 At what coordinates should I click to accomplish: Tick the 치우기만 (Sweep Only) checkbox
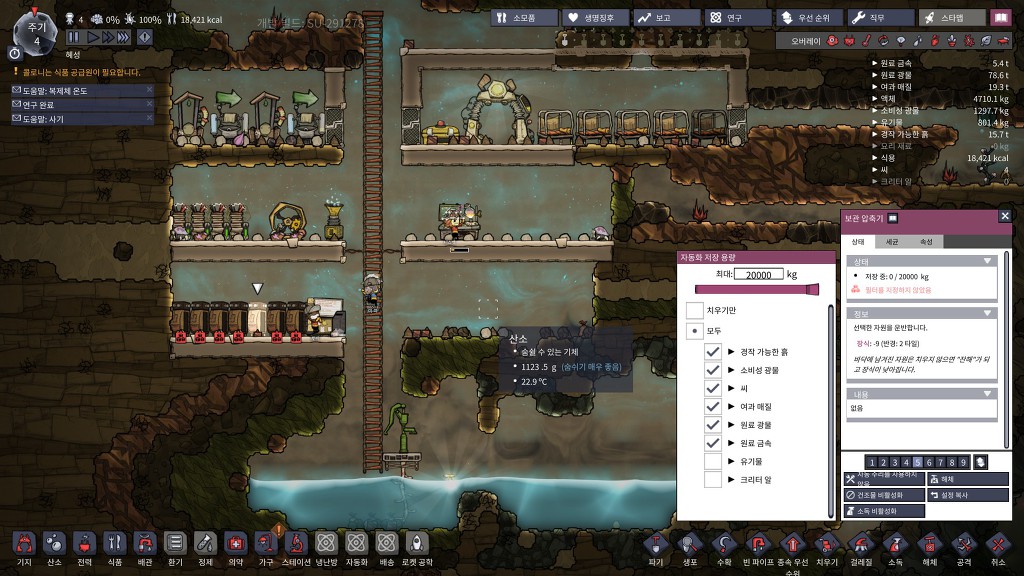[x=694, y=311]
